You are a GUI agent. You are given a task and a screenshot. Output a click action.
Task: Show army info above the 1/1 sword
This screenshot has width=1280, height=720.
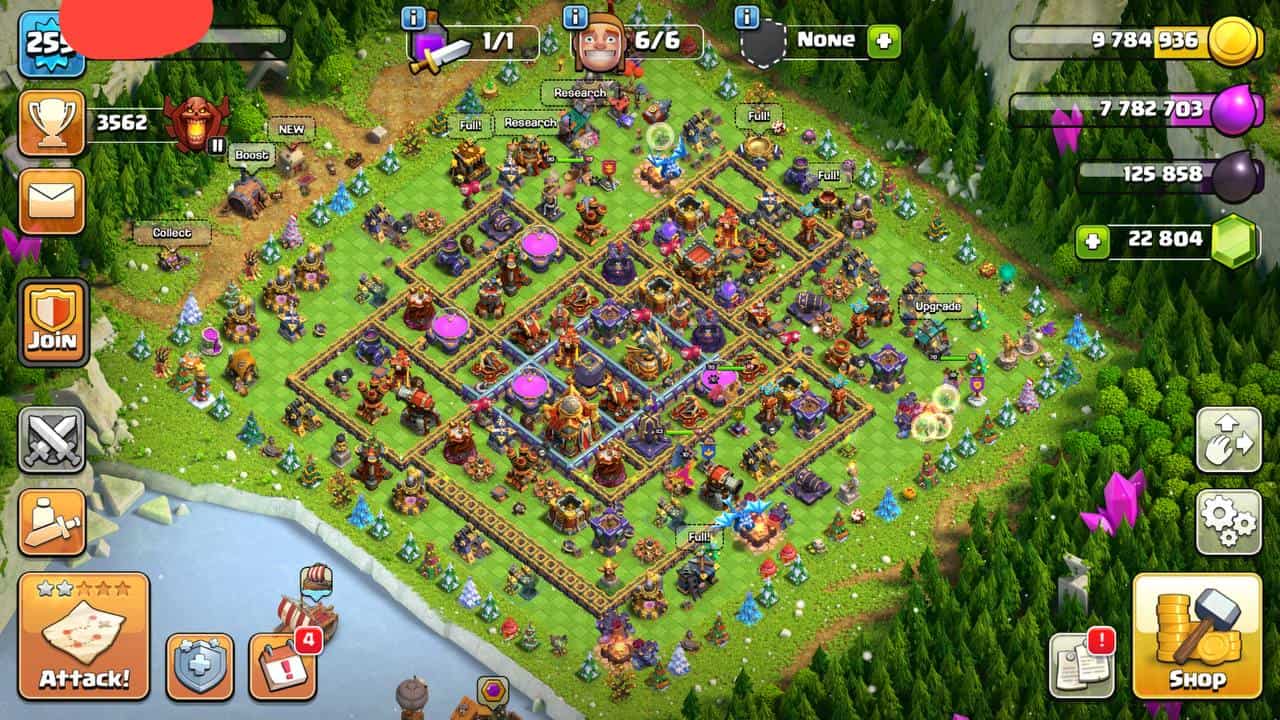tap(413, 17)
